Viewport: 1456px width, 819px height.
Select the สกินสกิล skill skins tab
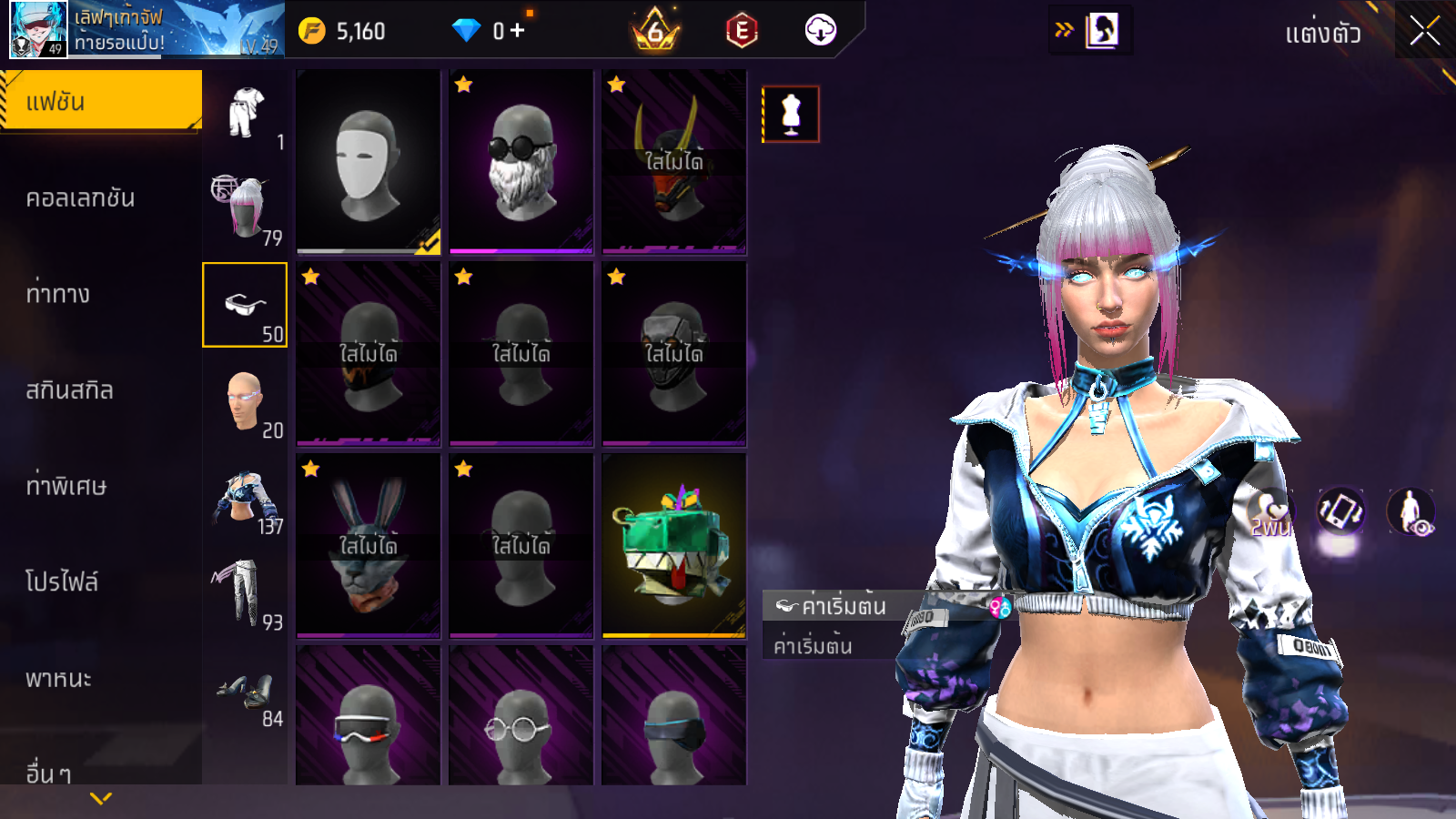pyautogui.click(x=70, y=390)
